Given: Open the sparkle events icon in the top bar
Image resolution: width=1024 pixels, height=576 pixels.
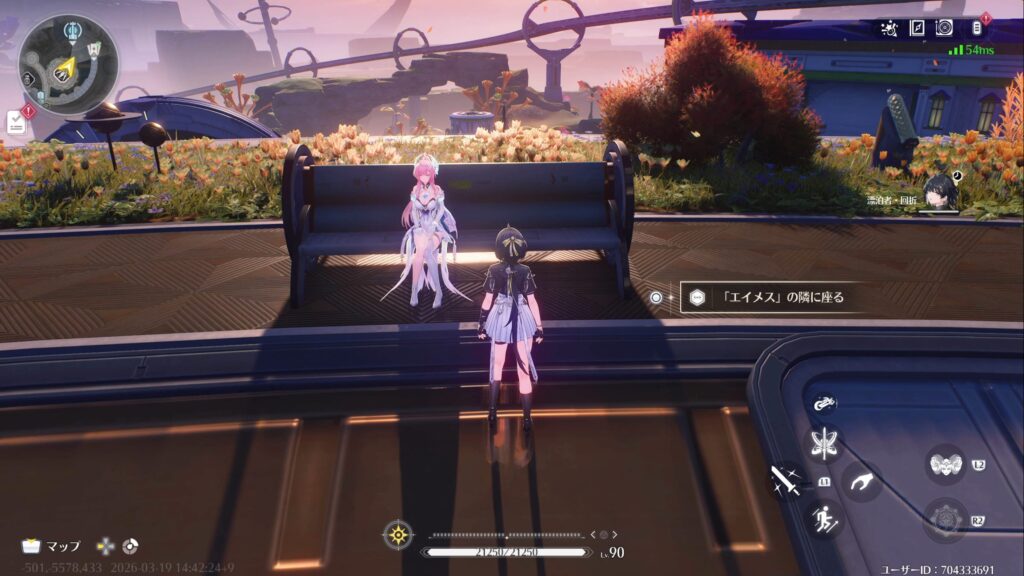Looking at the screenshot, I should pos(887,28).
